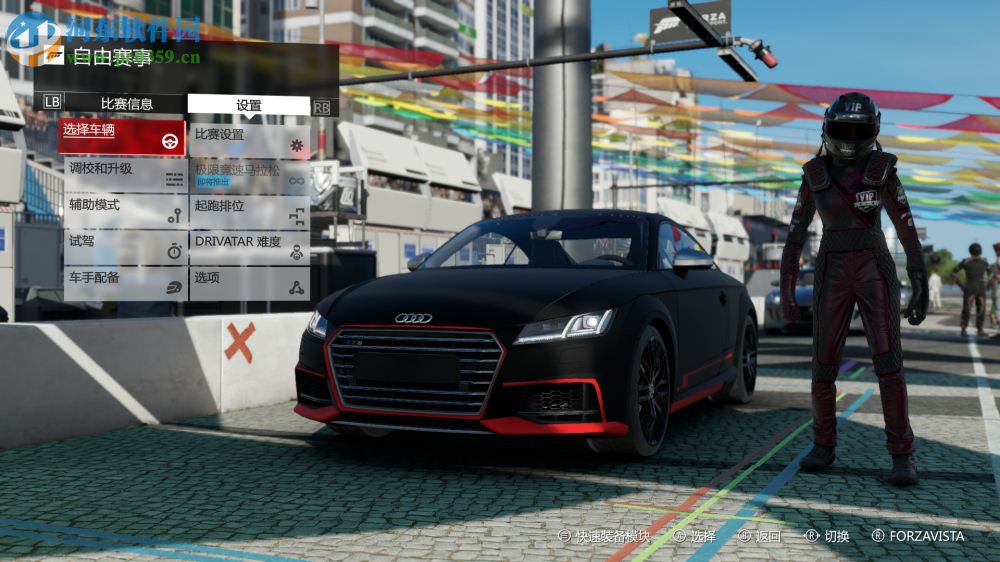Choose 起跑排位 (Starting Grid)
The height and width of the screenshot is (562, 1000).
[x=249, y=211]
